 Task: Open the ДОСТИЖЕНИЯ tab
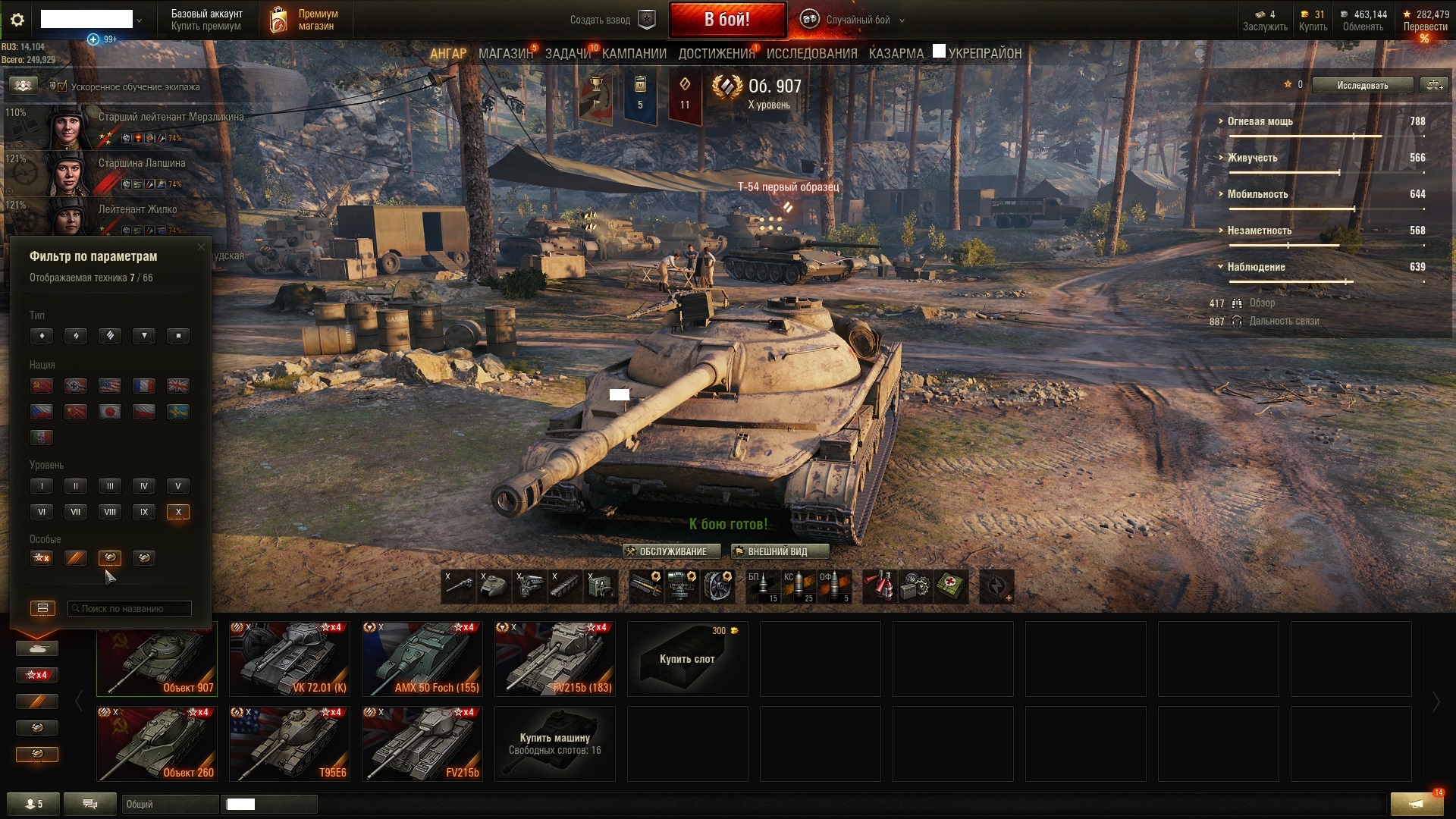(716, 54)
